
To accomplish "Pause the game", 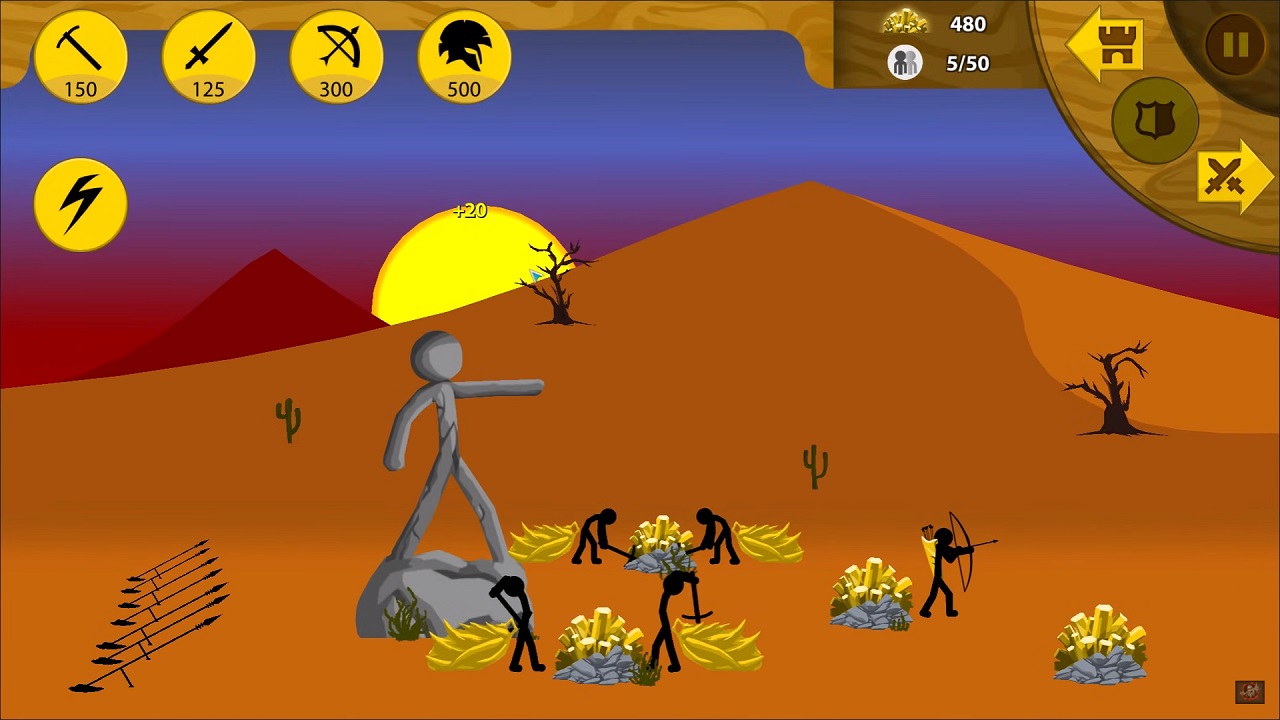I will coord(1235,45).
